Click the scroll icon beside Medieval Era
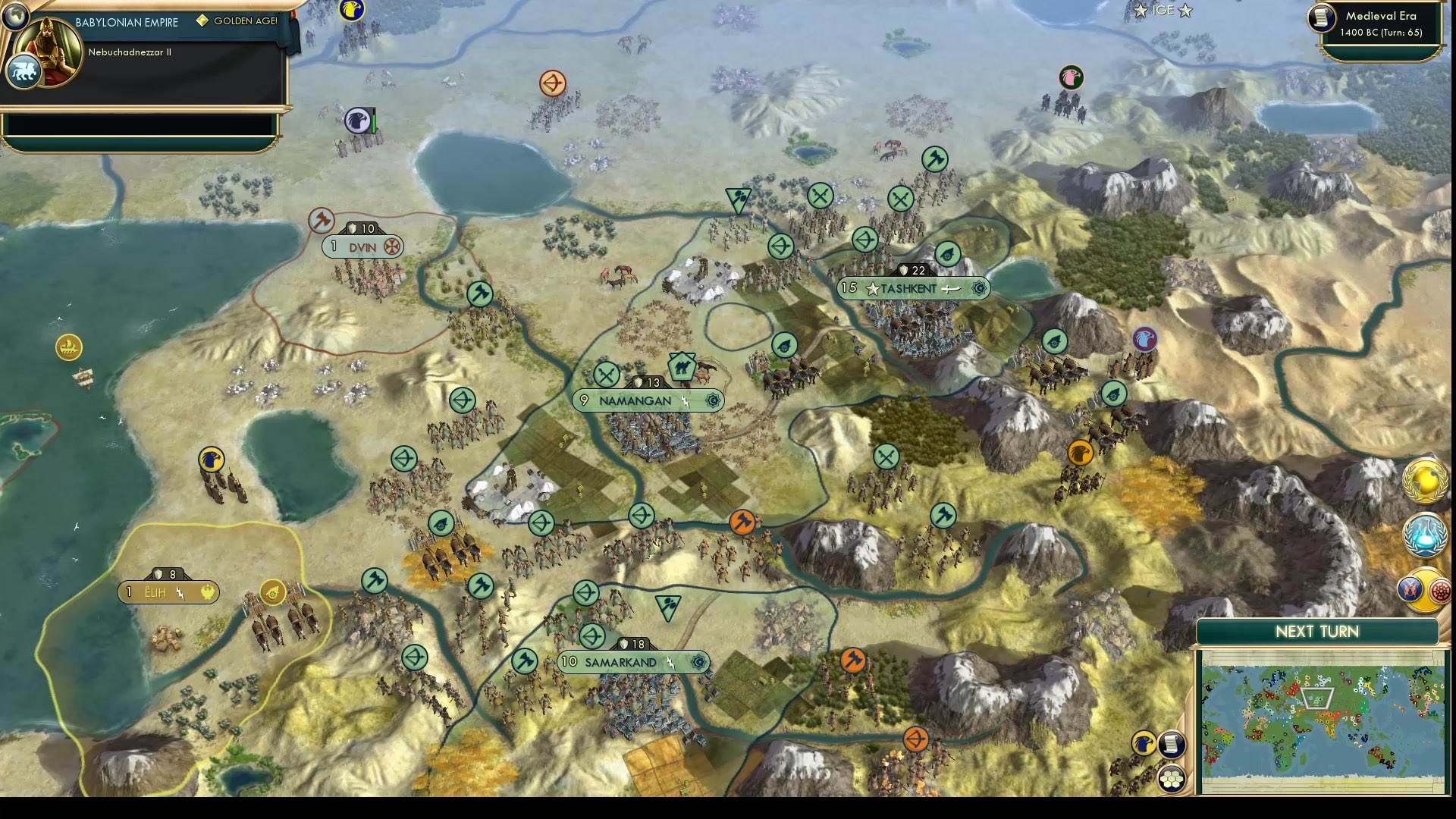Viewport: 1456px width, 819px height. (x=1322, y=18)
